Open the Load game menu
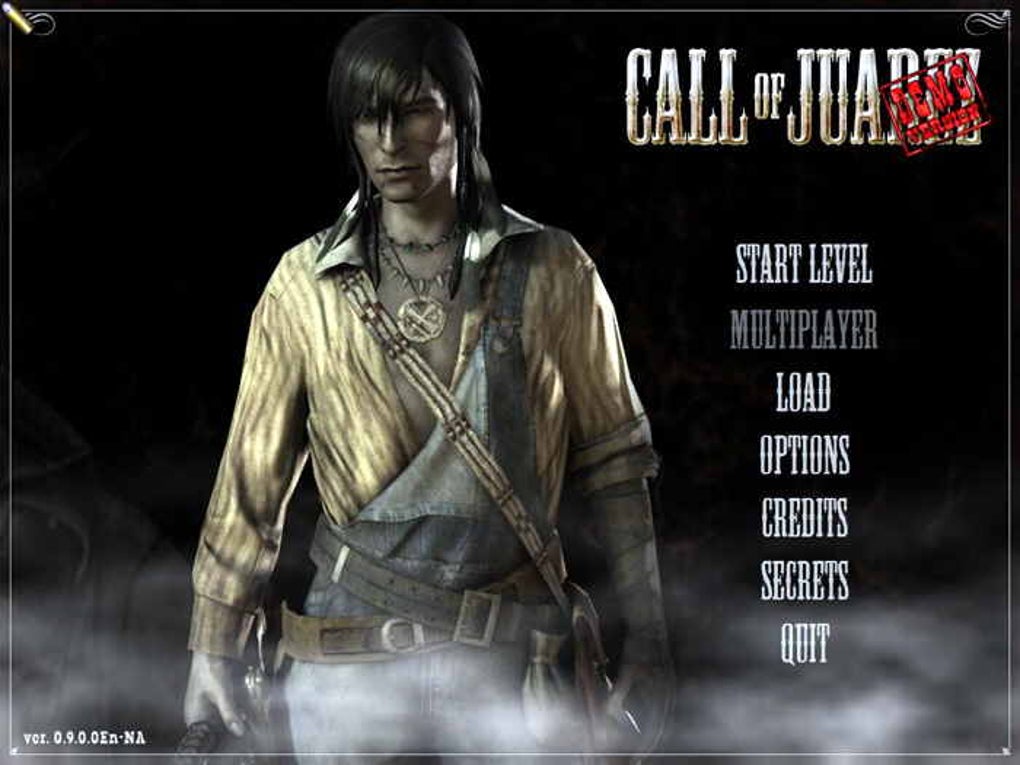Screen dimensions: 1020x765 (803, 392)
